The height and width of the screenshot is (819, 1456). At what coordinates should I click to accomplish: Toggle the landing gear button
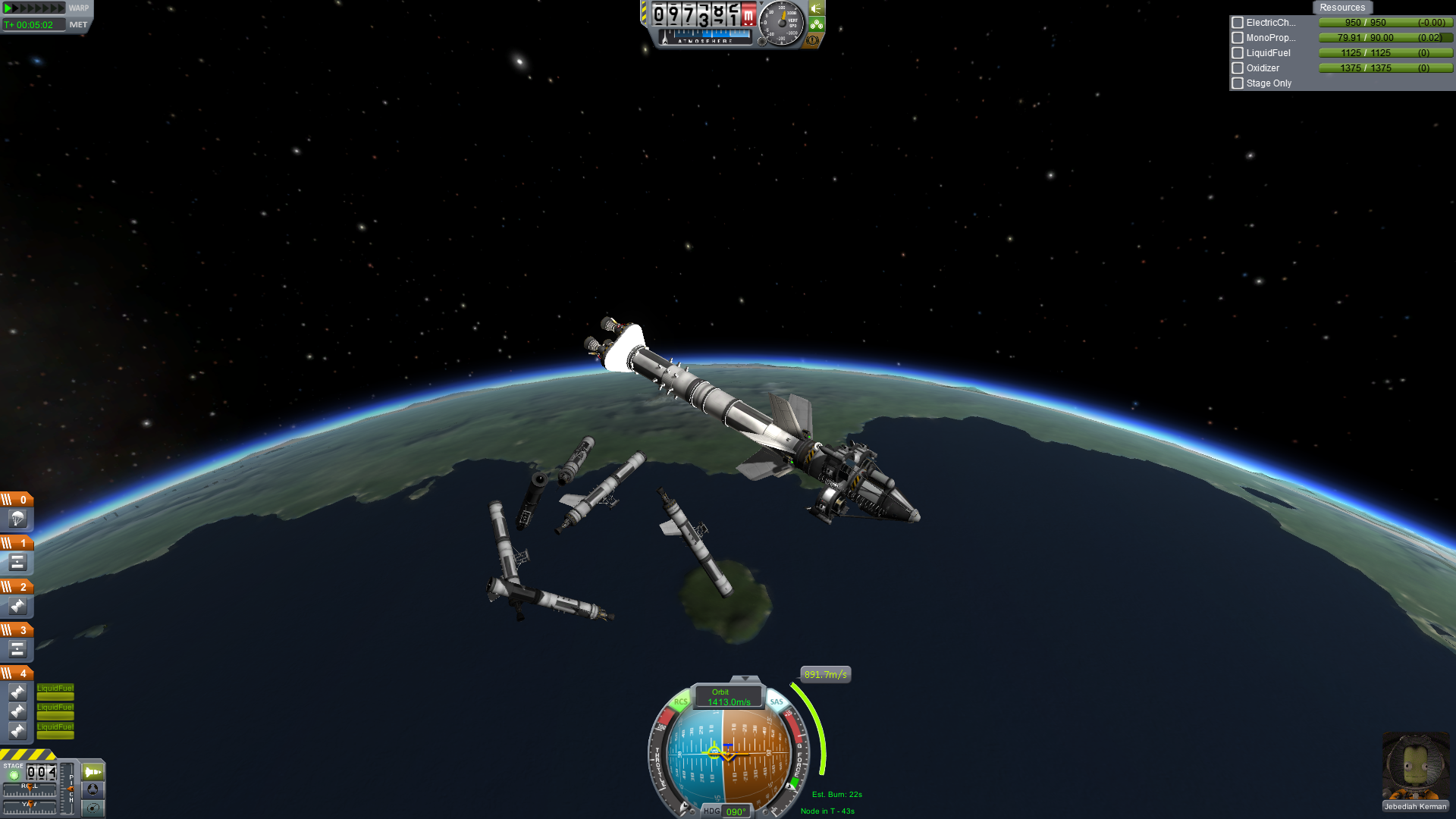pyautogui.click(x=817, y=24)
